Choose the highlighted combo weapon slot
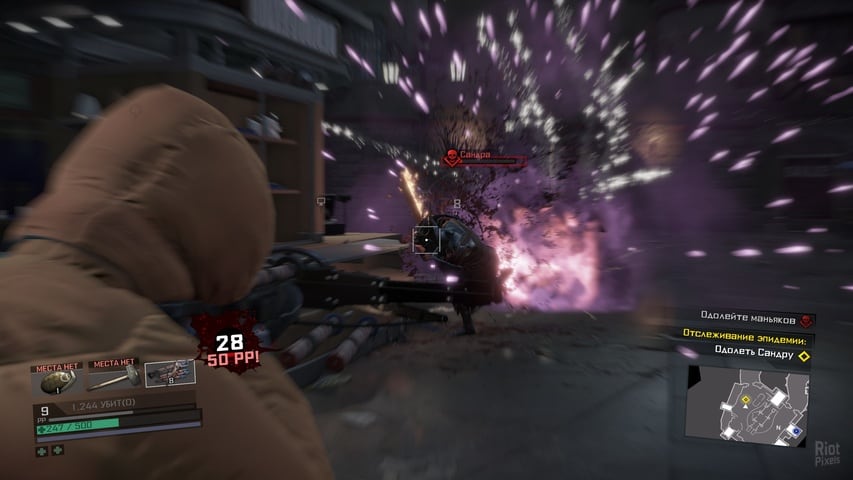This screenshot has height=480, width=853. 167,374
